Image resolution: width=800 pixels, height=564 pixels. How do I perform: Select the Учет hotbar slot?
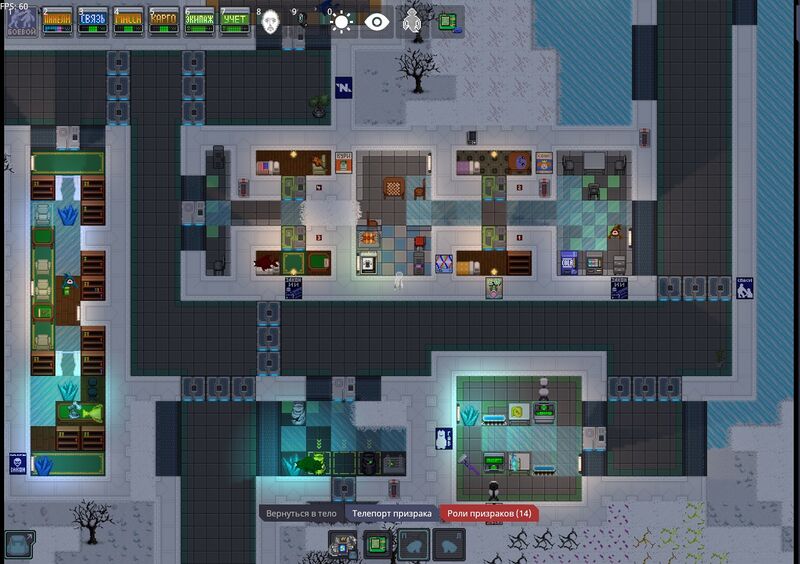tap(234, 21)
